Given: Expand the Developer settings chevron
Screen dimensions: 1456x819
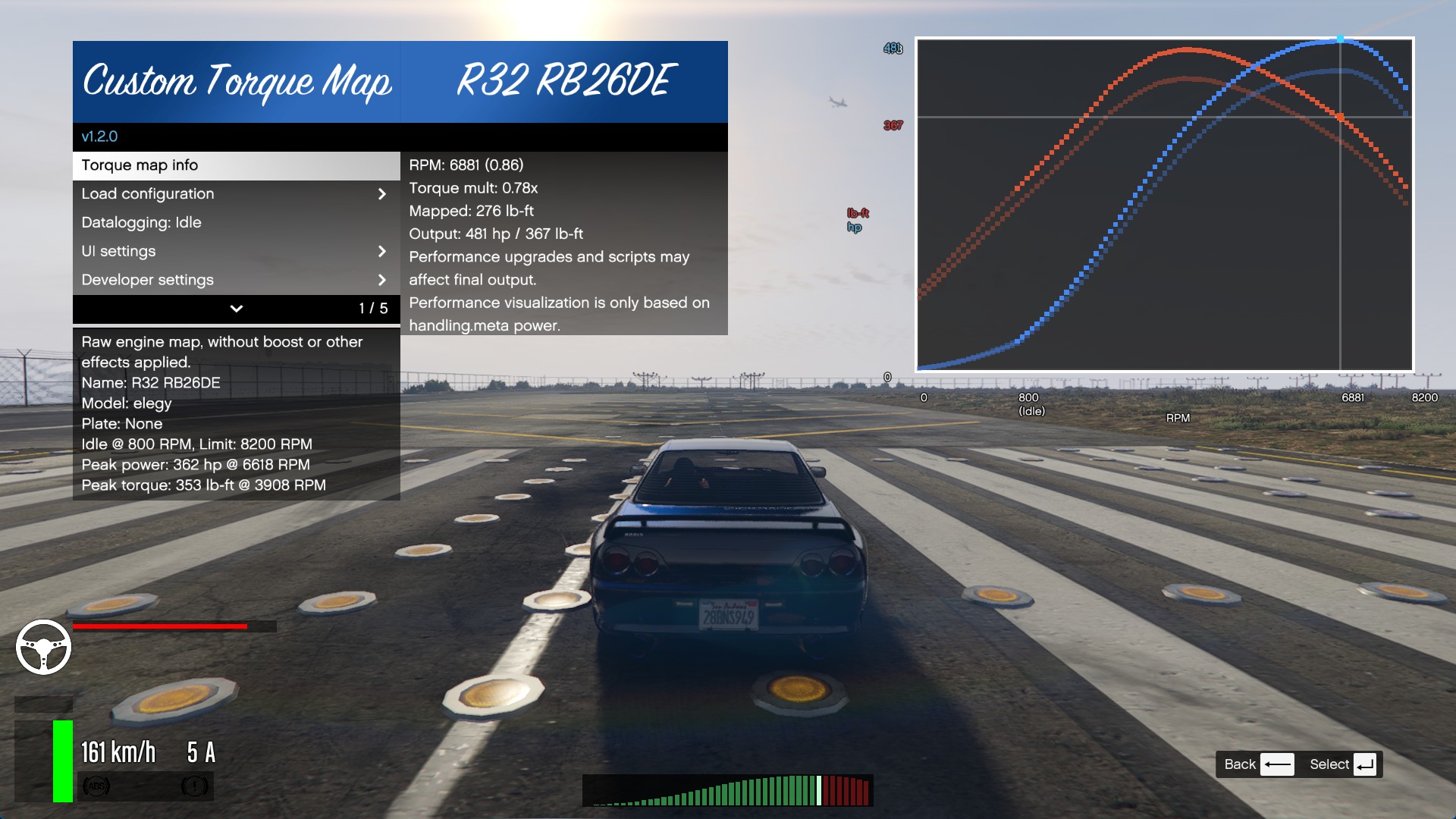Looking at the screenshot, I should [x=382, y=280].
